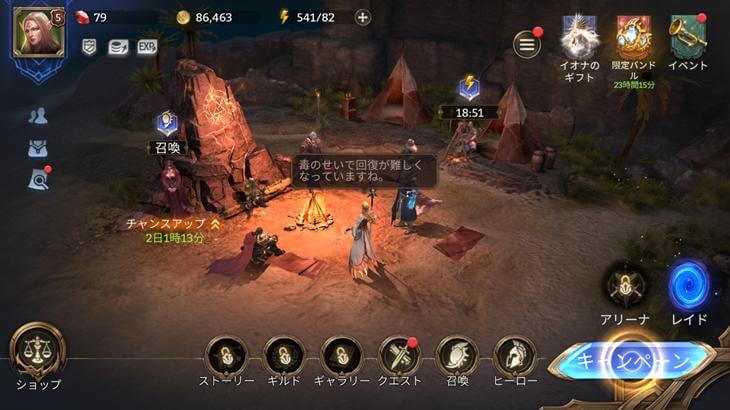The image size is (730, 410).
Task: Tap the energy timer icon showing 18:51
Action: tap(468, 90)
